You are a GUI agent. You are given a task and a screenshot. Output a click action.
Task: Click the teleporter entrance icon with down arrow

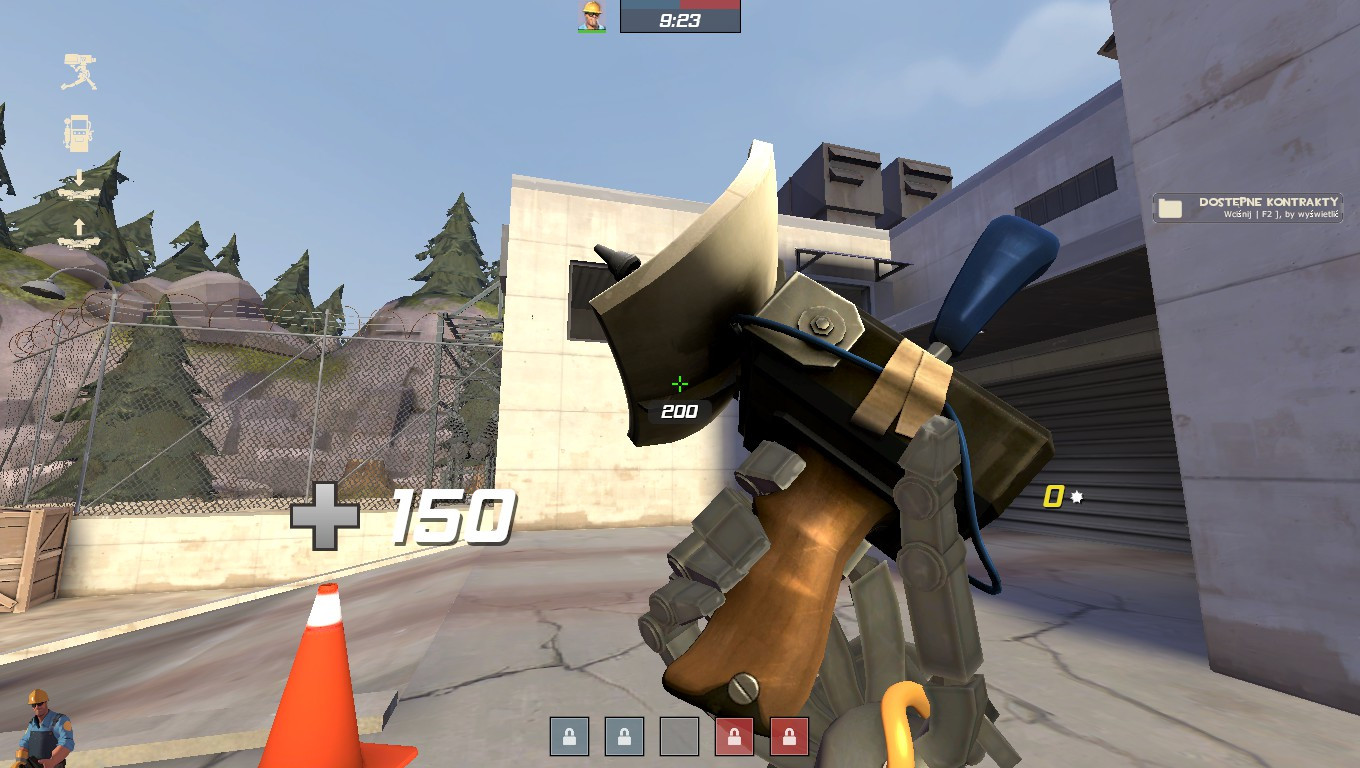(x=78, y=185)
